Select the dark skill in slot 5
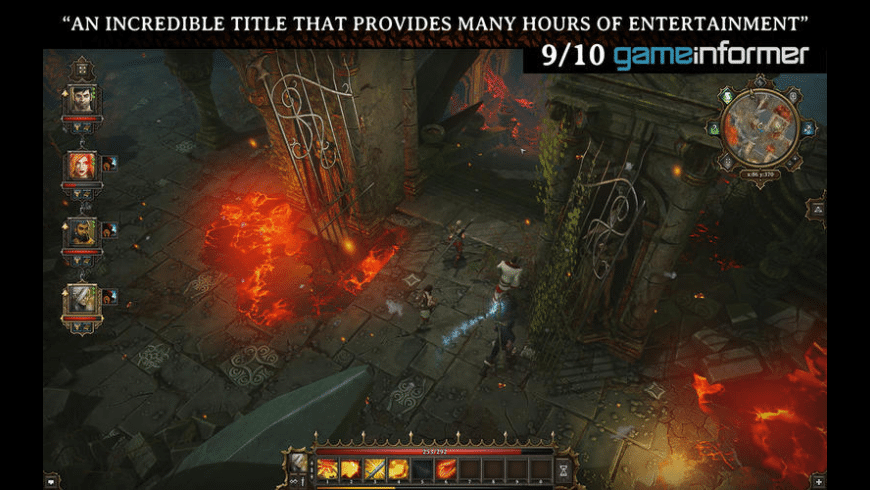The image size is (870, 490). tap(422, 468)
